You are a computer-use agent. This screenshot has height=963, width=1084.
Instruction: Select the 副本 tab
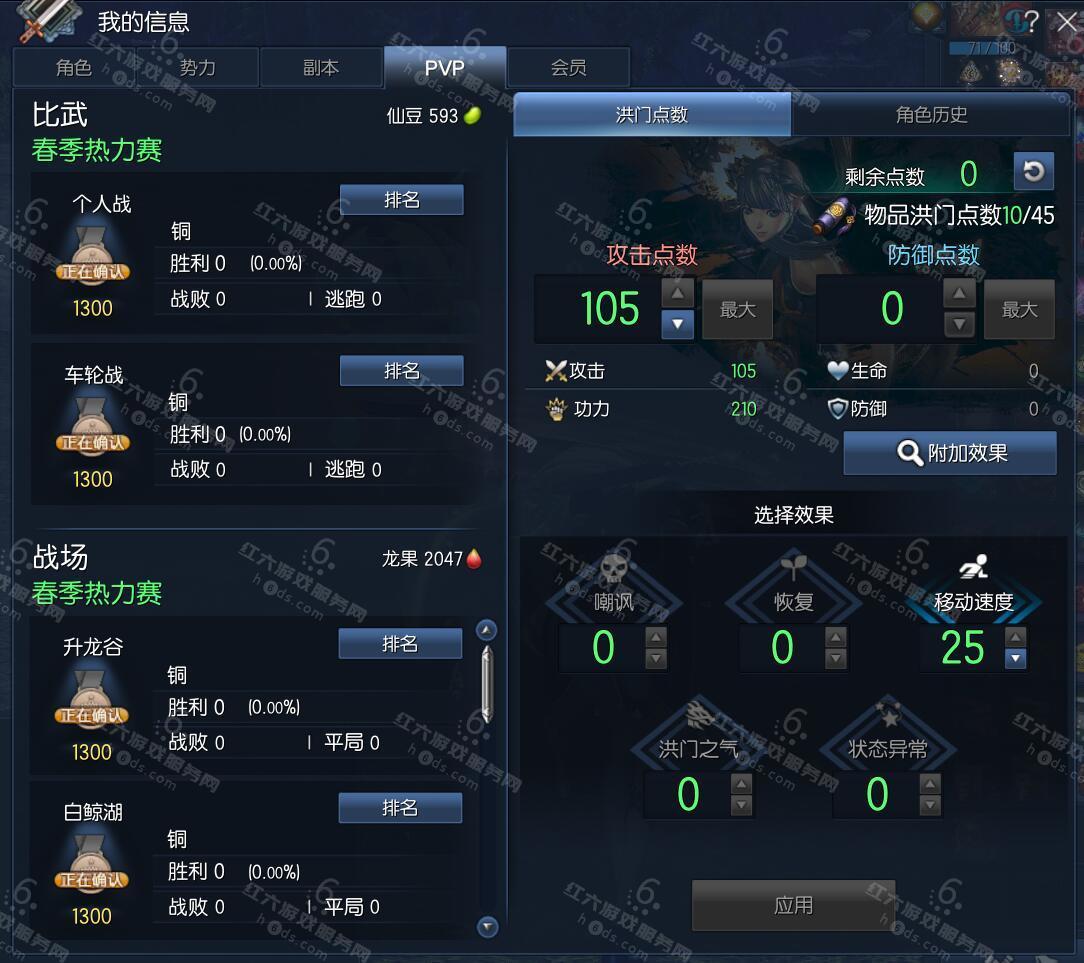[x=321, y=68]
